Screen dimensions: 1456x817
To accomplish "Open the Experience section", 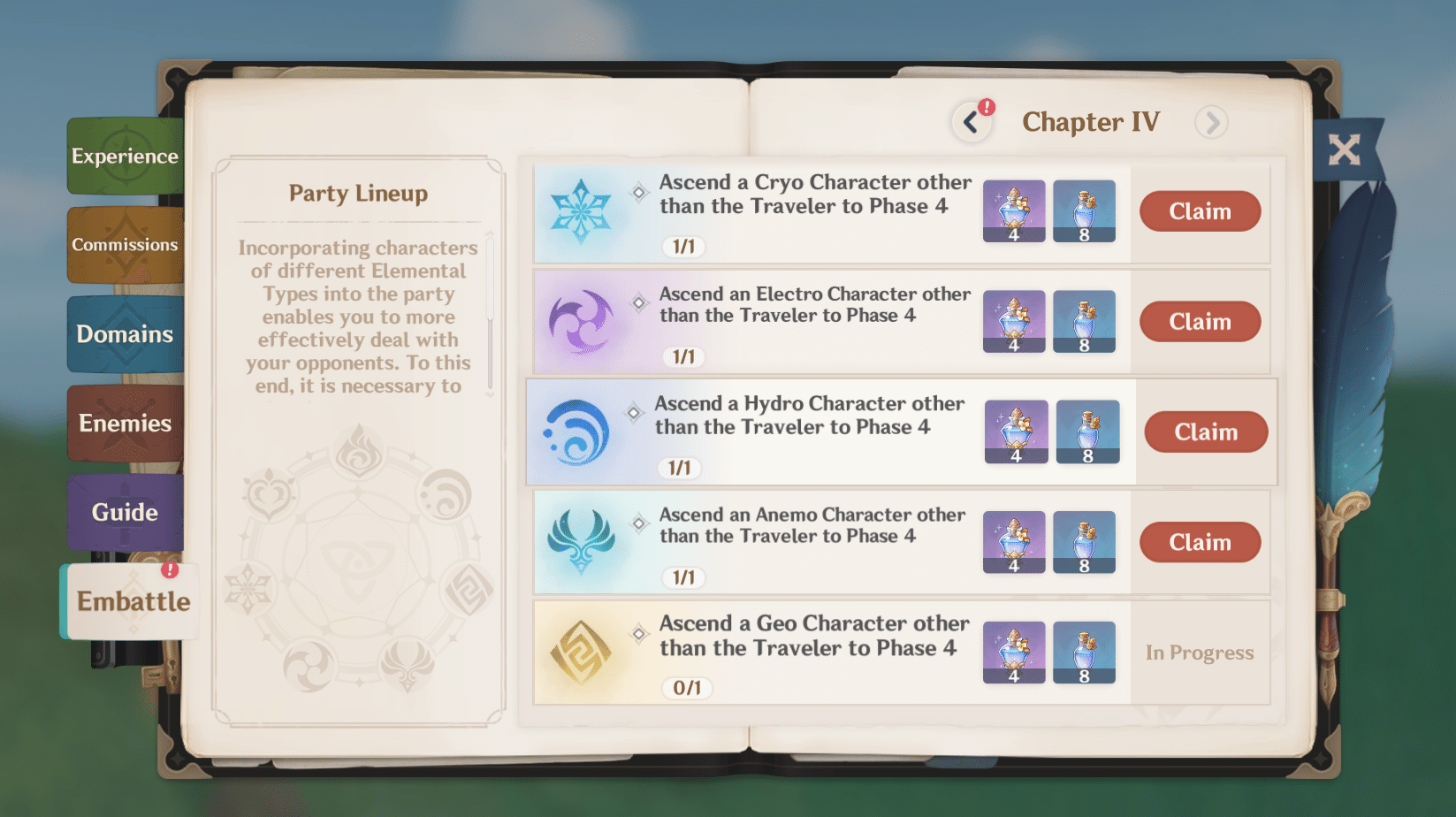I will click(125, 157).
